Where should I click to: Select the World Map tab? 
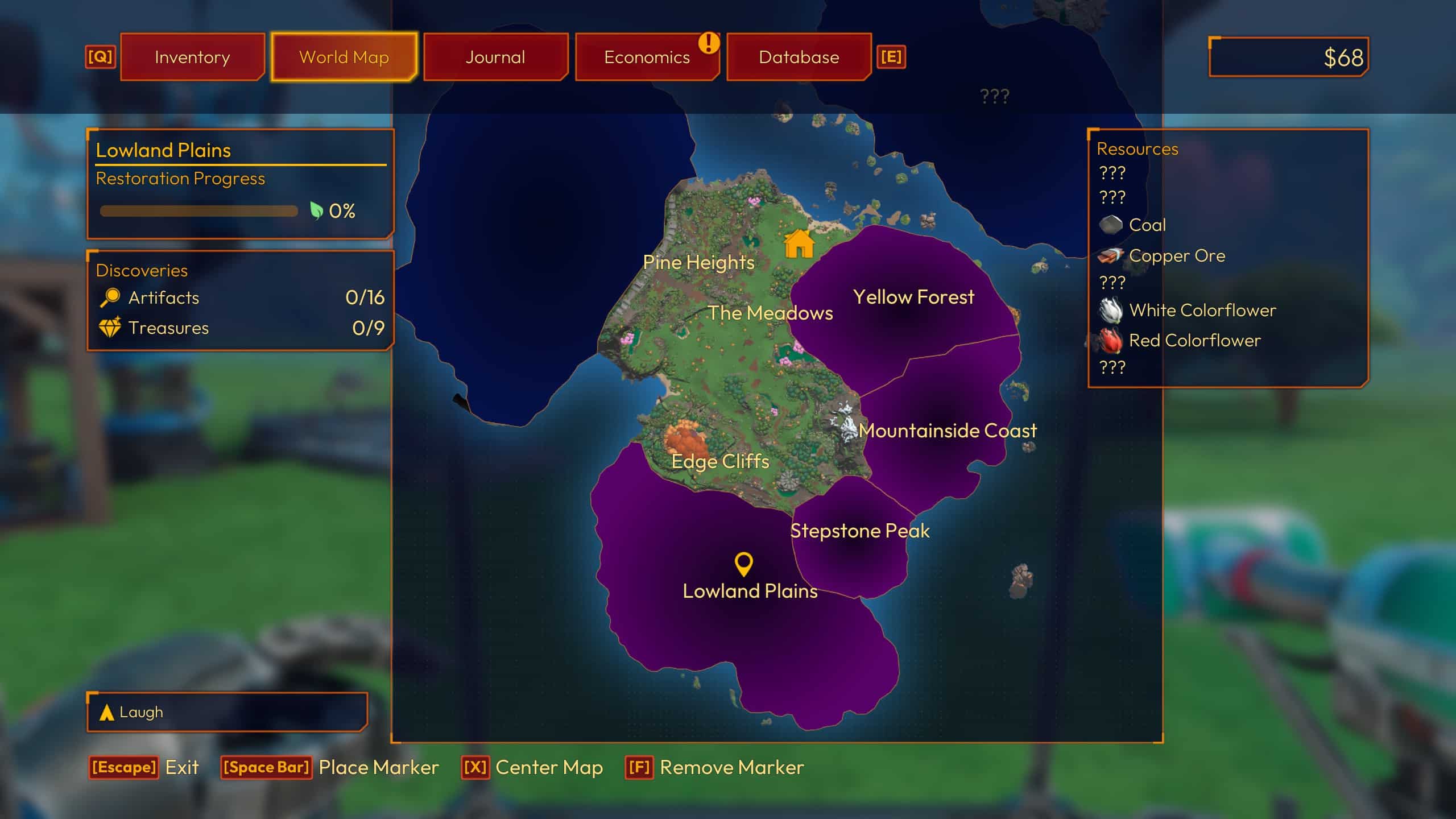344,57
